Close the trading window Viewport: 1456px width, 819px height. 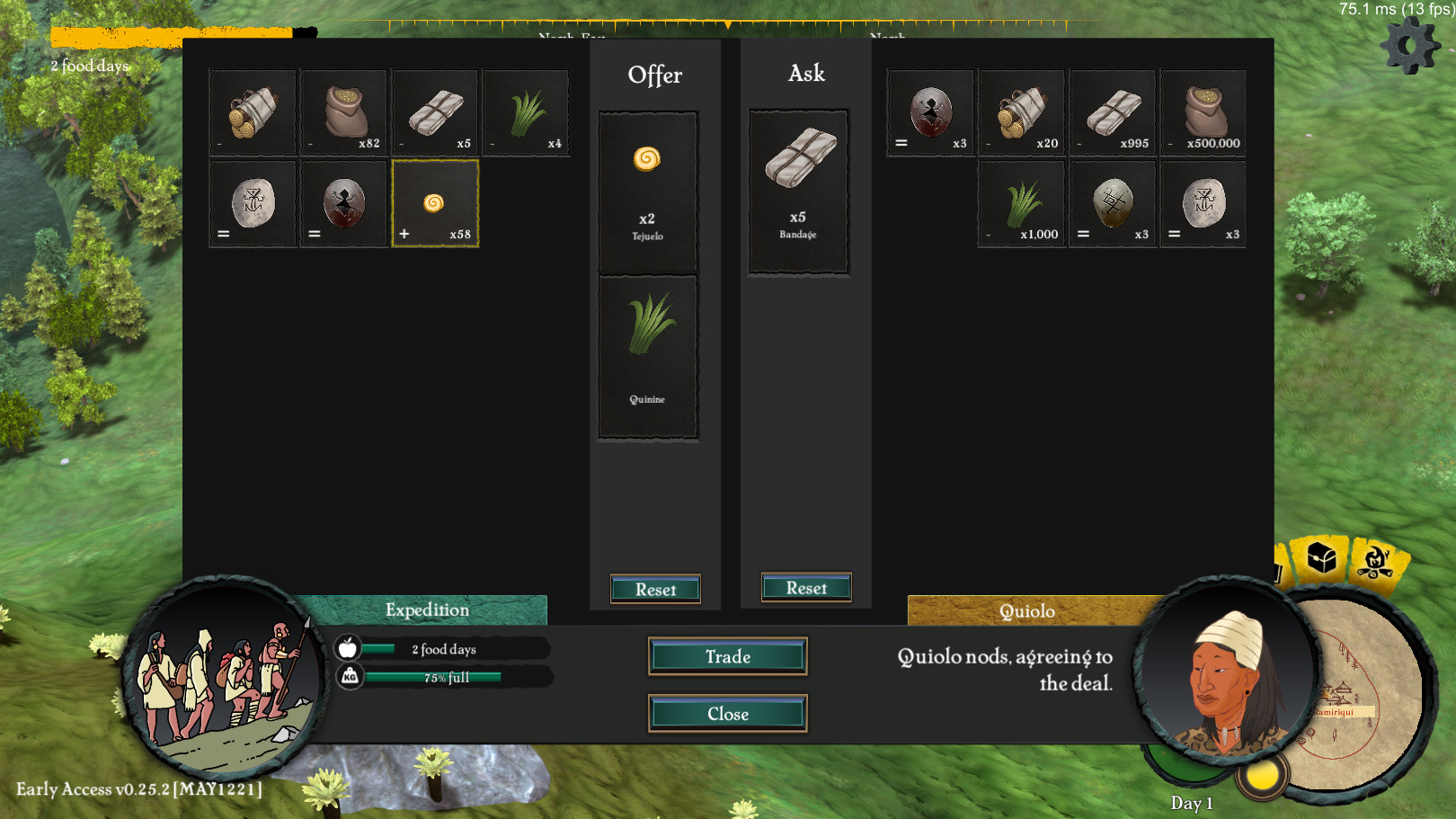tap(727, 714)
